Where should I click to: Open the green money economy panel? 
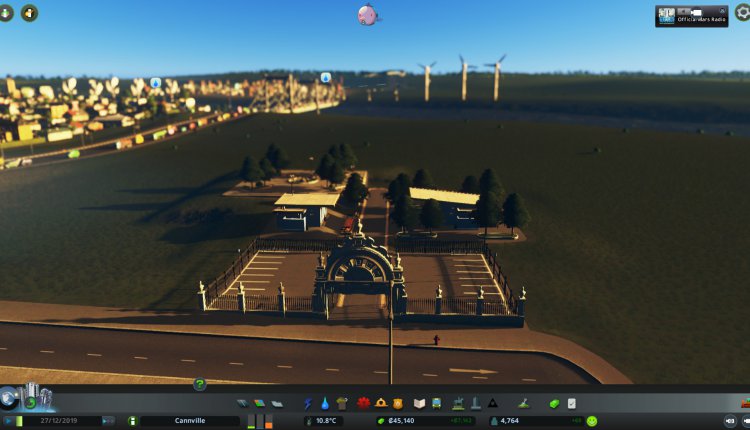pos(553,403)
